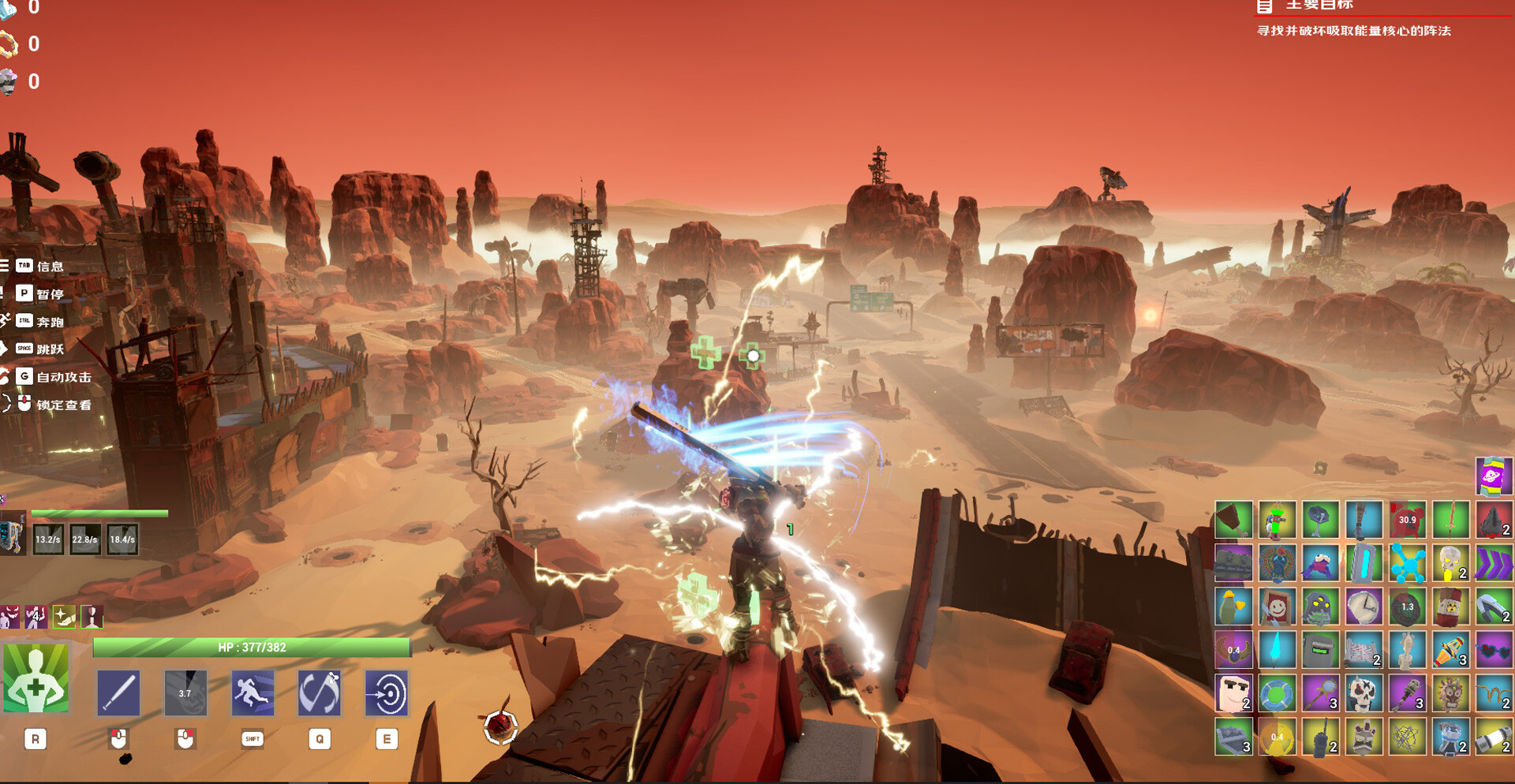Select the purple triple-chevron item
Viewport: 1515px width, 784px height.
tap(1493, 564)
